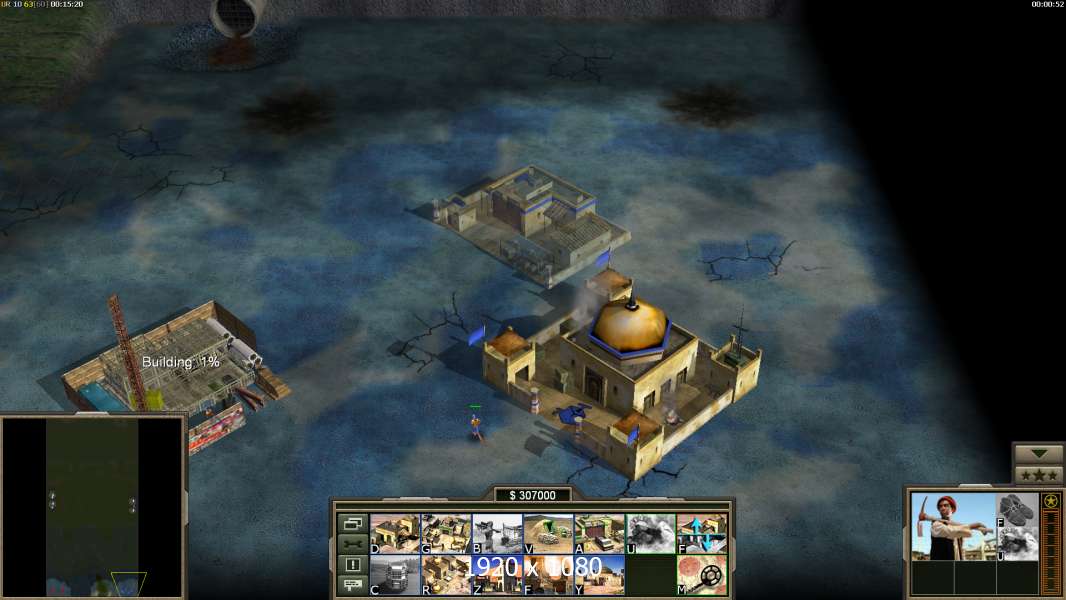Click the gold star medal icon

tap(1051, 501)
